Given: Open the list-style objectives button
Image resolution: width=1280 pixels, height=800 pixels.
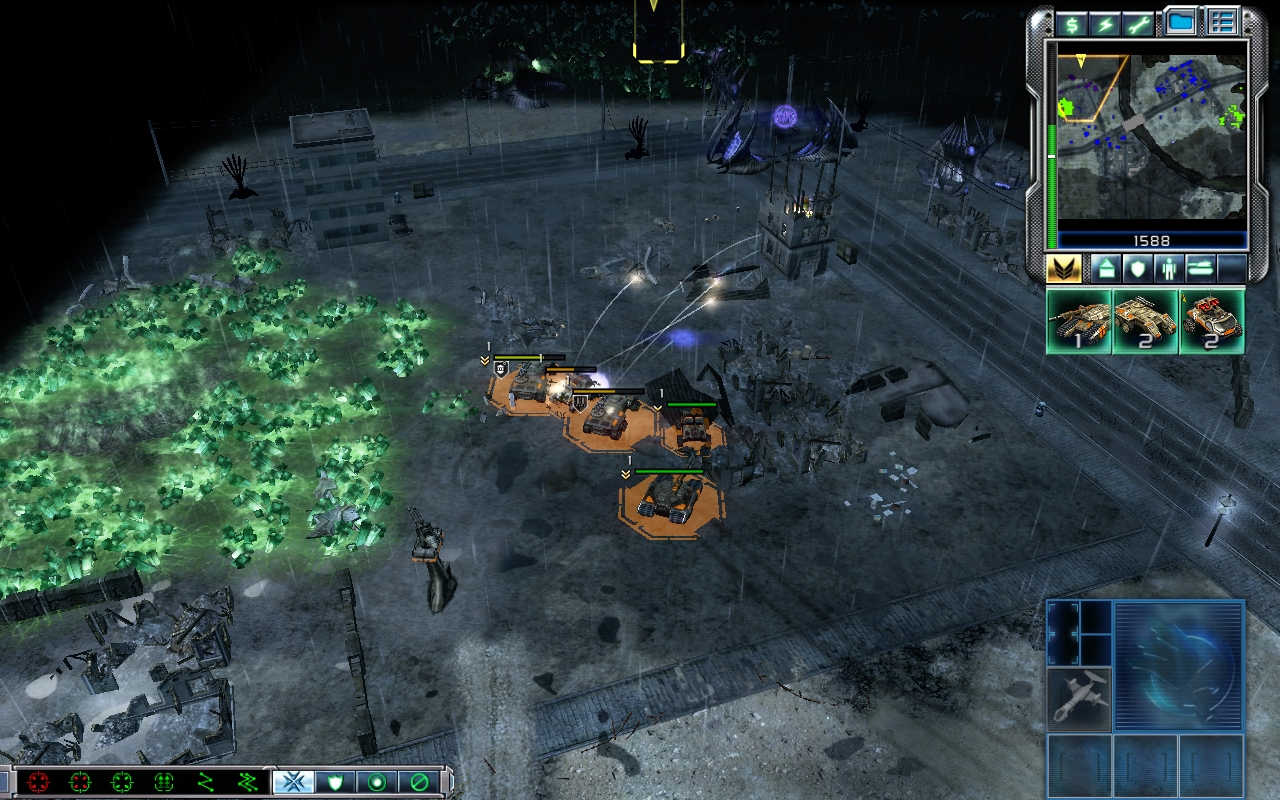Looking at the screenshot, I should 1222,22.
